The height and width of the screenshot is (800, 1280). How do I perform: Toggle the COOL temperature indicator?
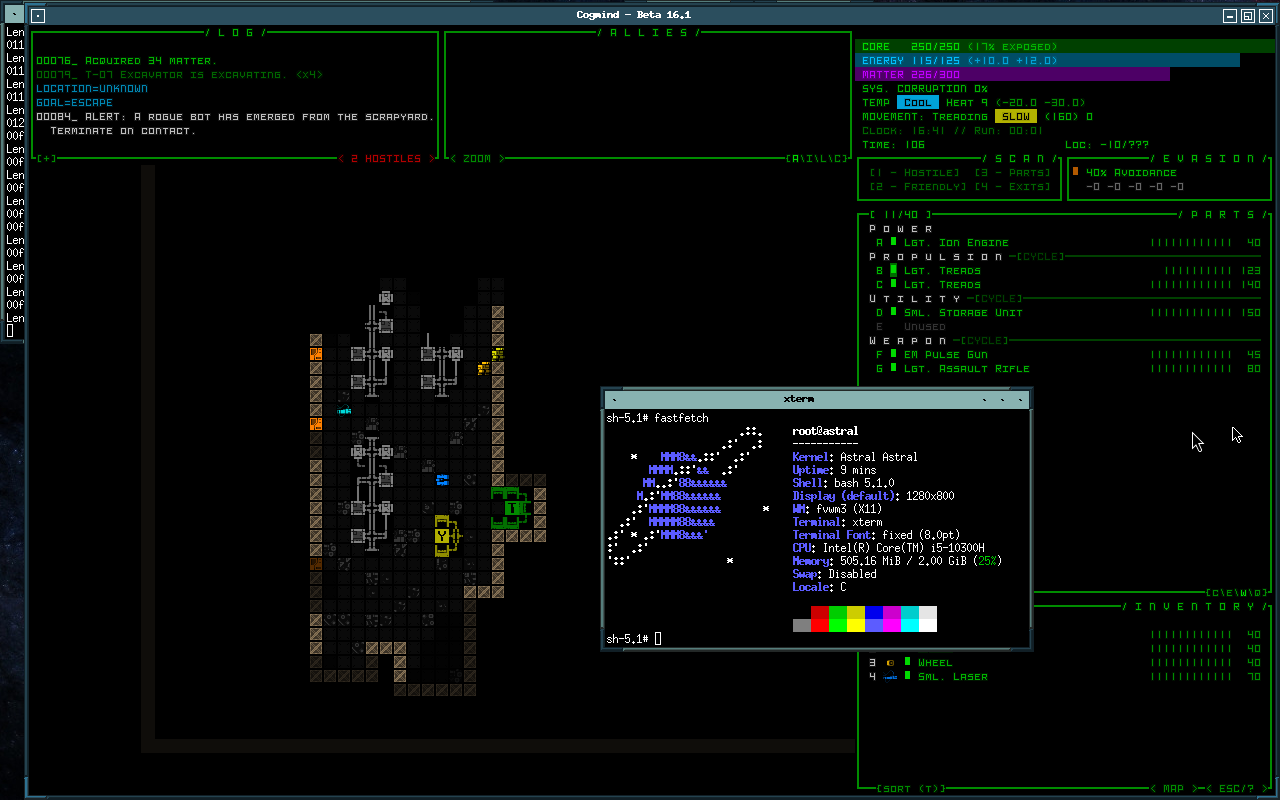[x=916, y=102]
